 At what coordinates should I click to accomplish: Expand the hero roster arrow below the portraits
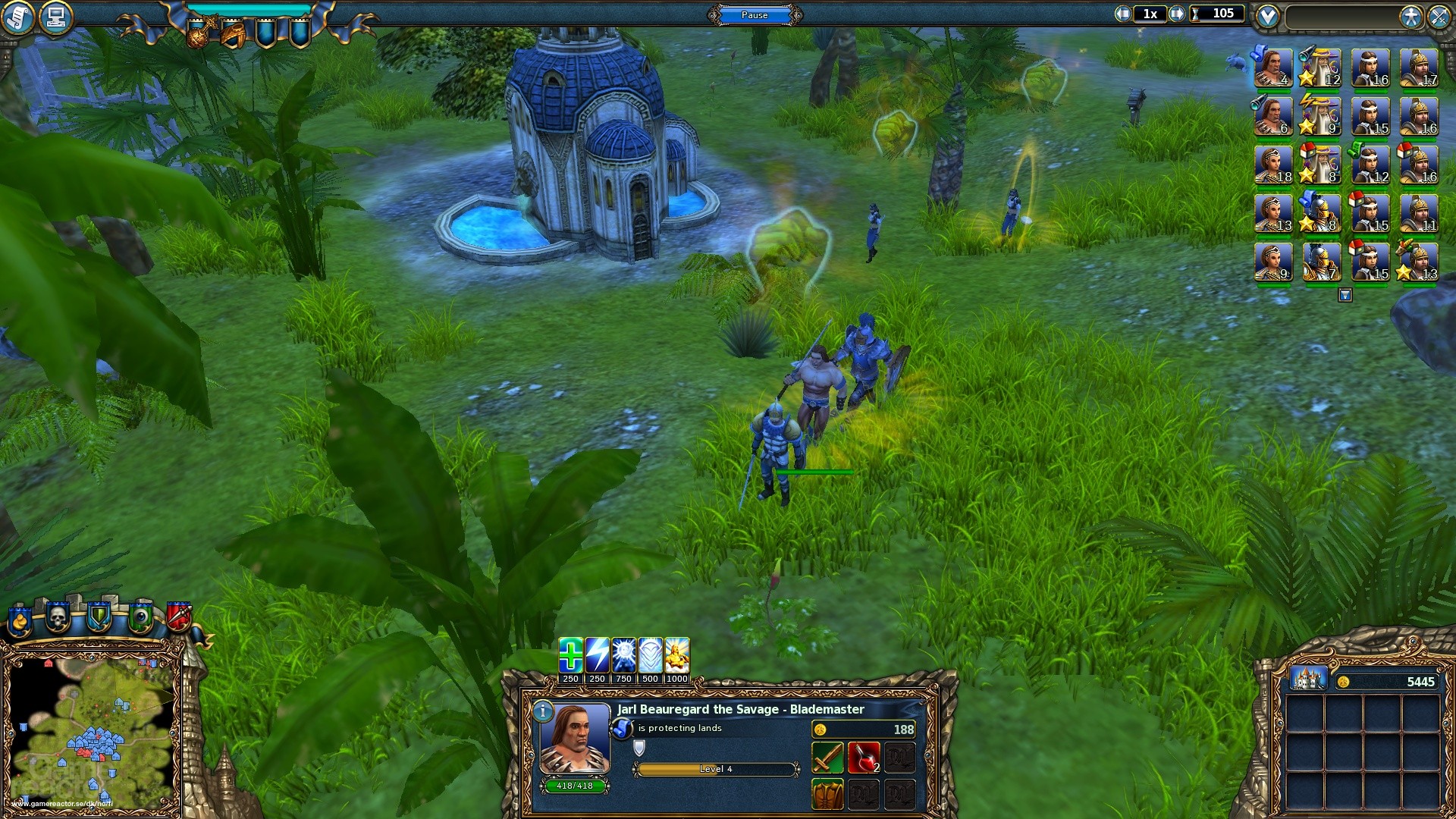coord(1345,296)
